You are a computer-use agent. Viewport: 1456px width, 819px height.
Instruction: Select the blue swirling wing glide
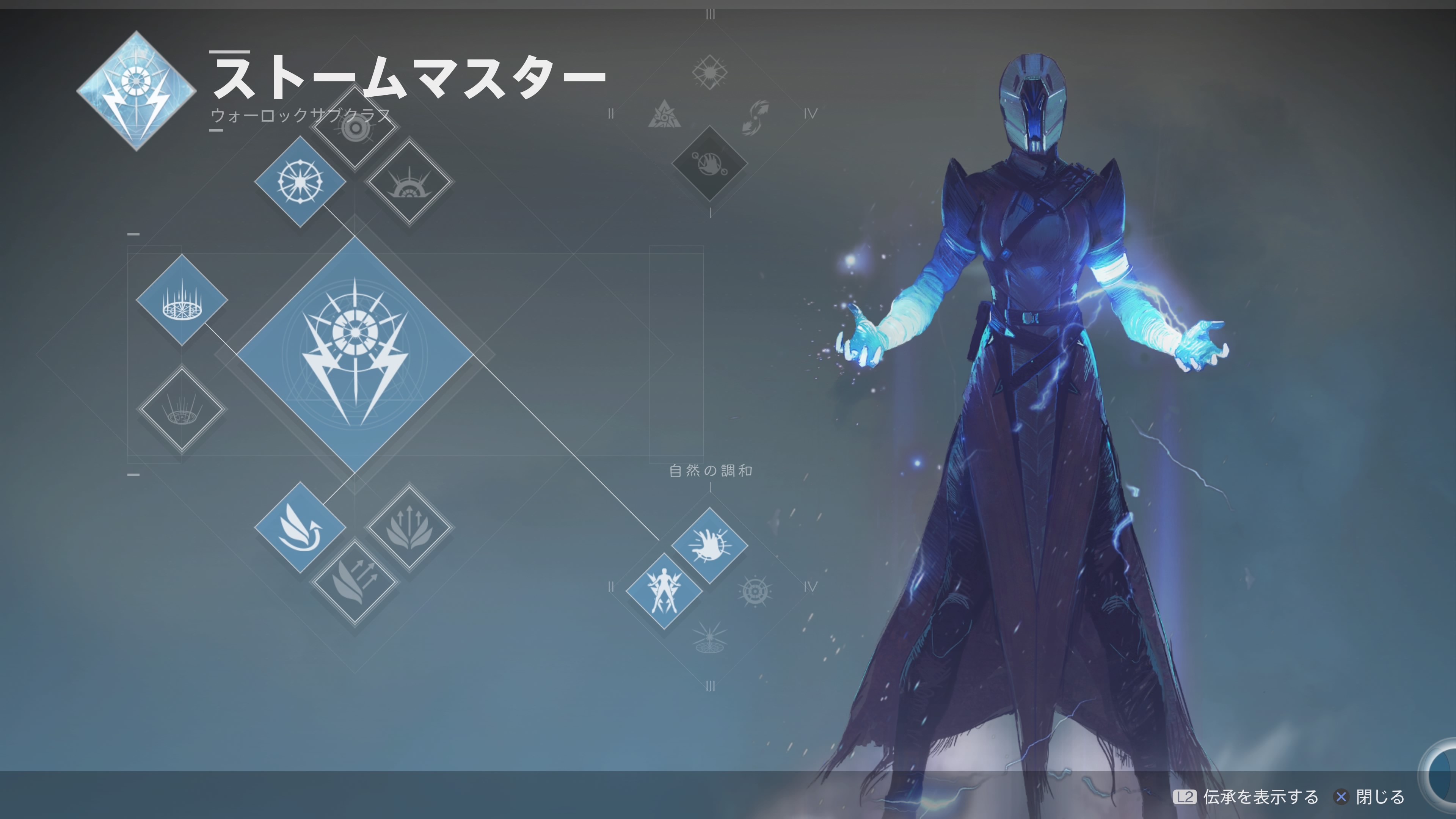(x=300, y=527)
